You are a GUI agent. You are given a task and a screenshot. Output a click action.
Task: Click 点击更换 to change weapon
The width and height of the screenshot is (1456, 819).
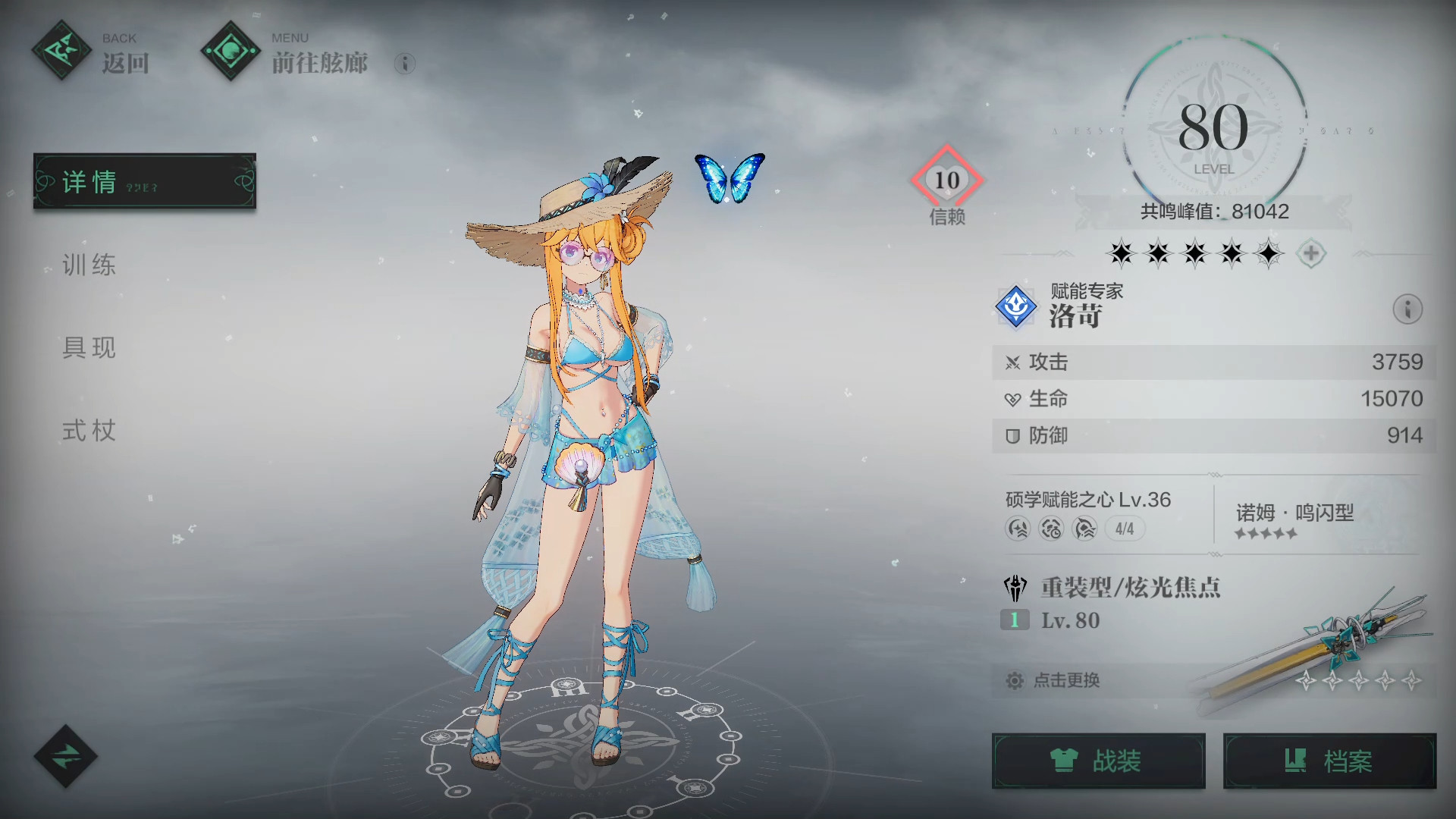pos(1065,680)
